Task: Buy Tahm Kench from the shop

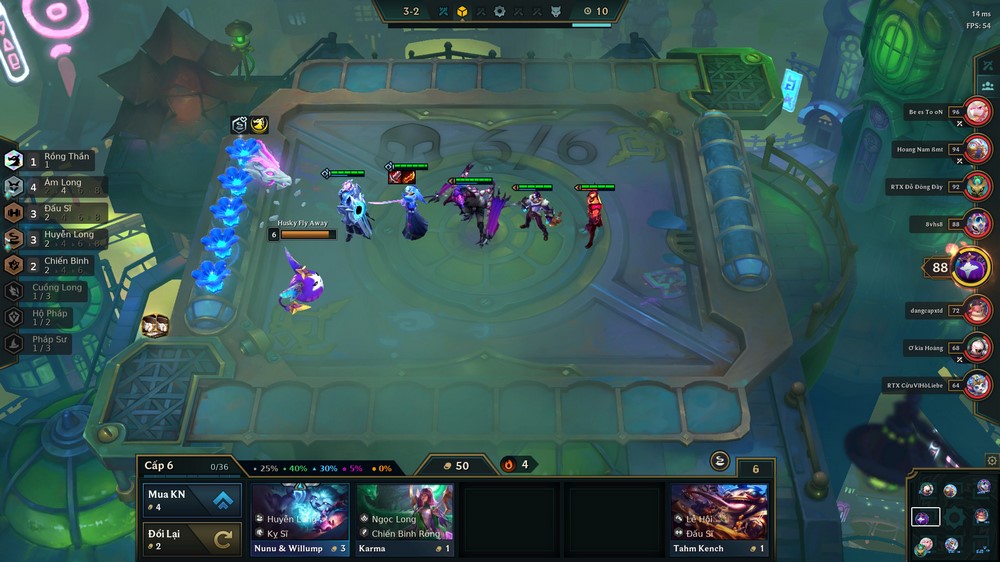Action: coord(719,519)
